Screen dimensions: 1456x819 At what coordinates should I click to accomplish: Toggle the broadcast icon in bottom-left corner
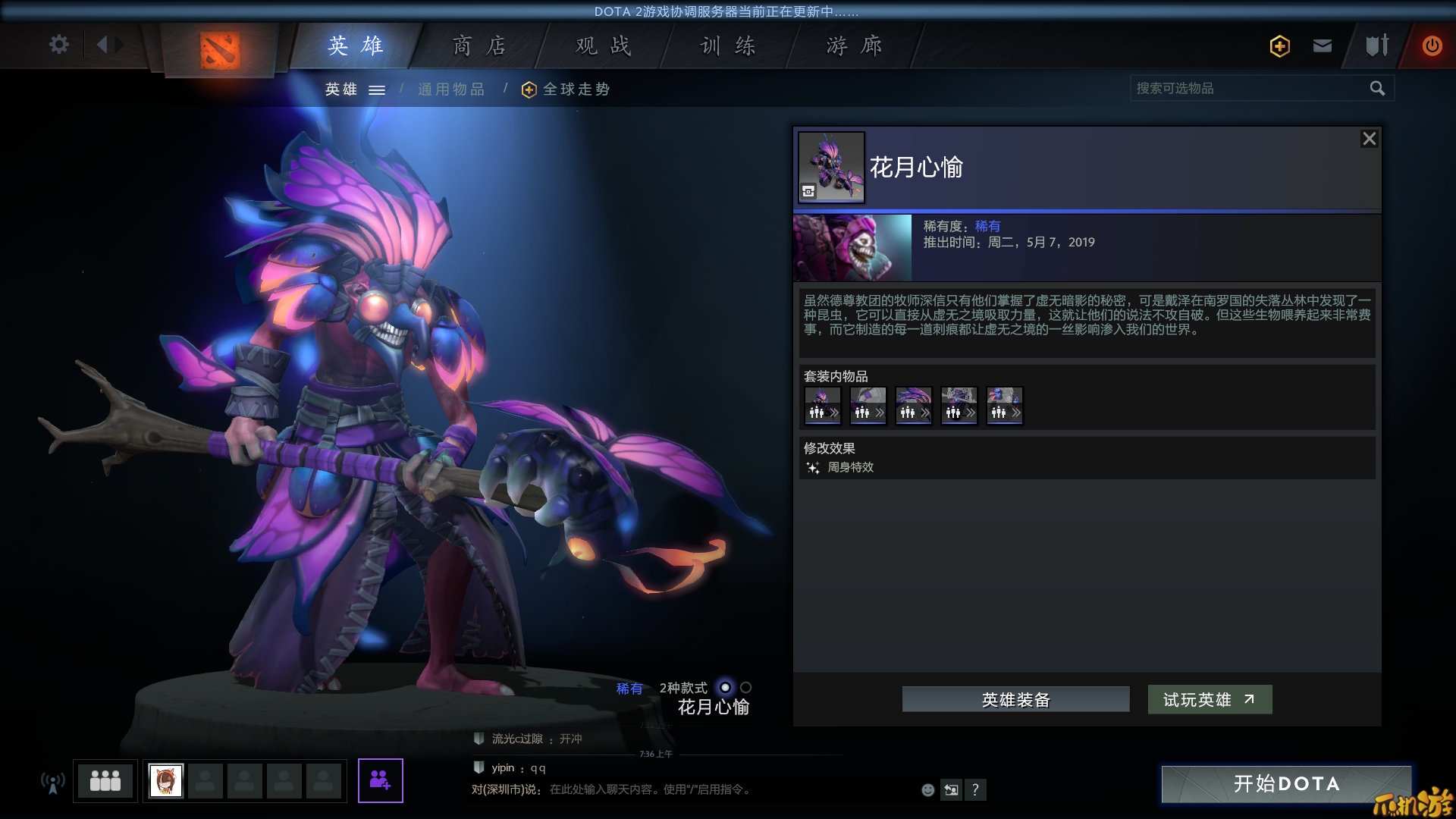tap(52, 781)
